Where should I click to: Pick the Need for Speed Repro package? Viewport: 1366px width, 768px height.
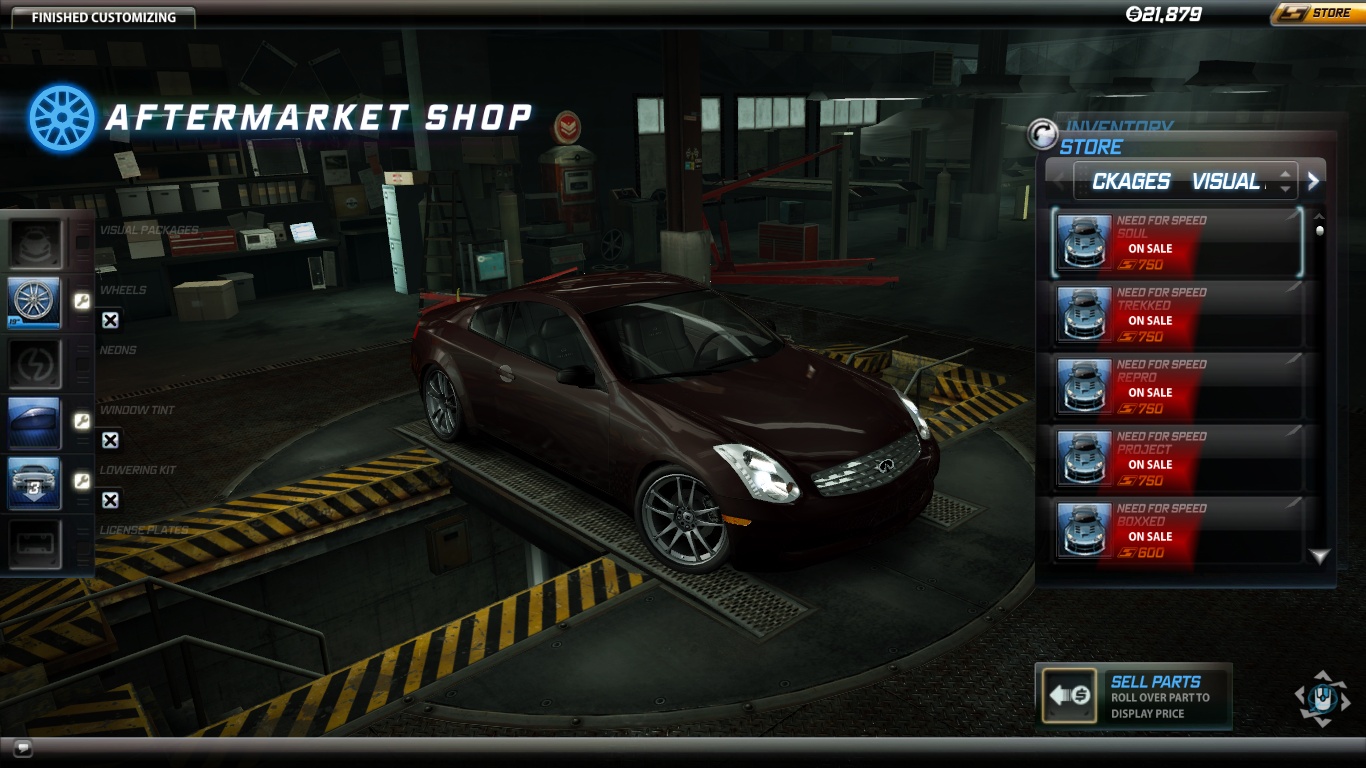point(1178,387)
